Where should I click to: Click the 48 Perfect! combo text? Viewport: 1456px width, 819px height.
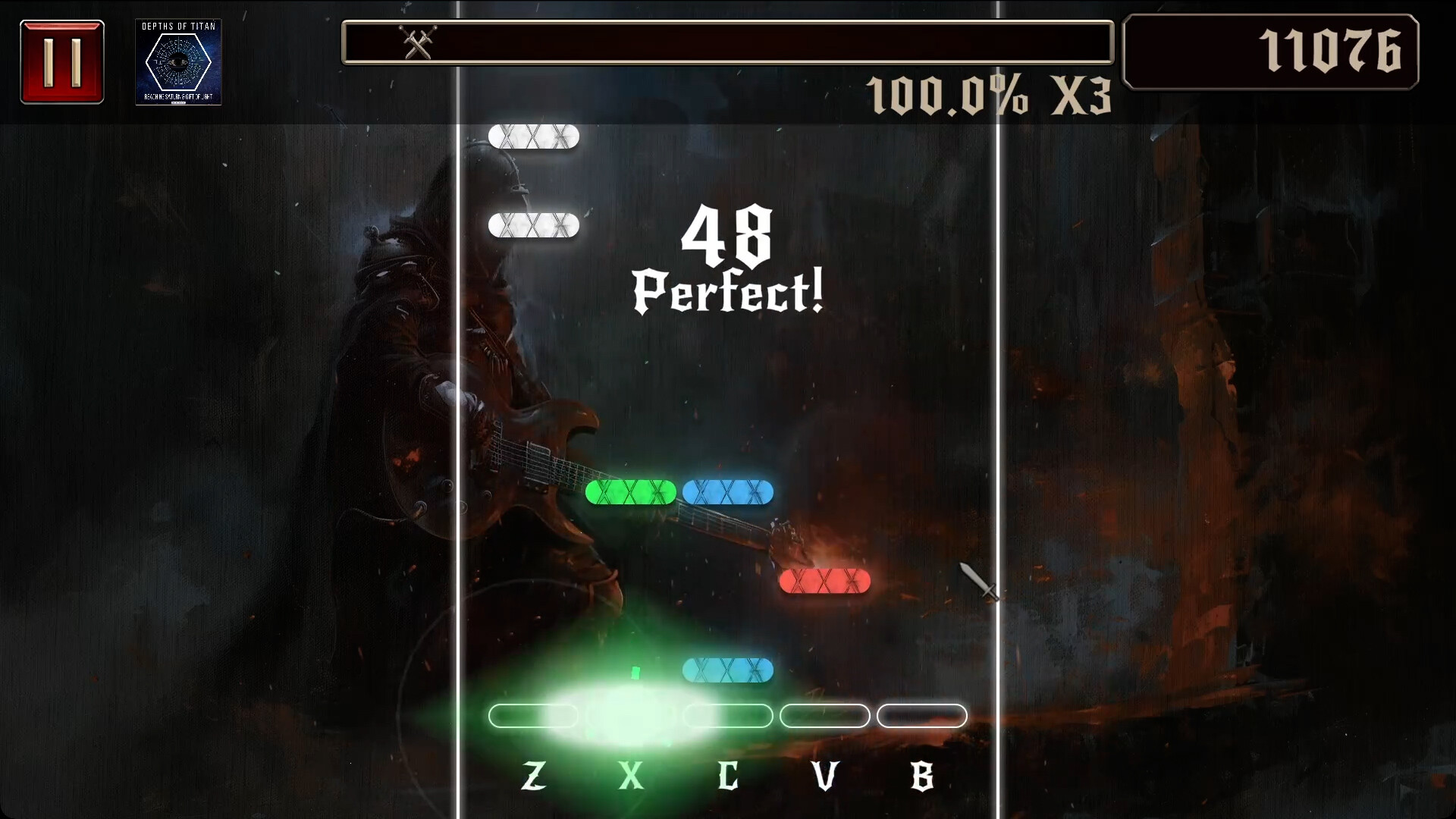(727, 262)
